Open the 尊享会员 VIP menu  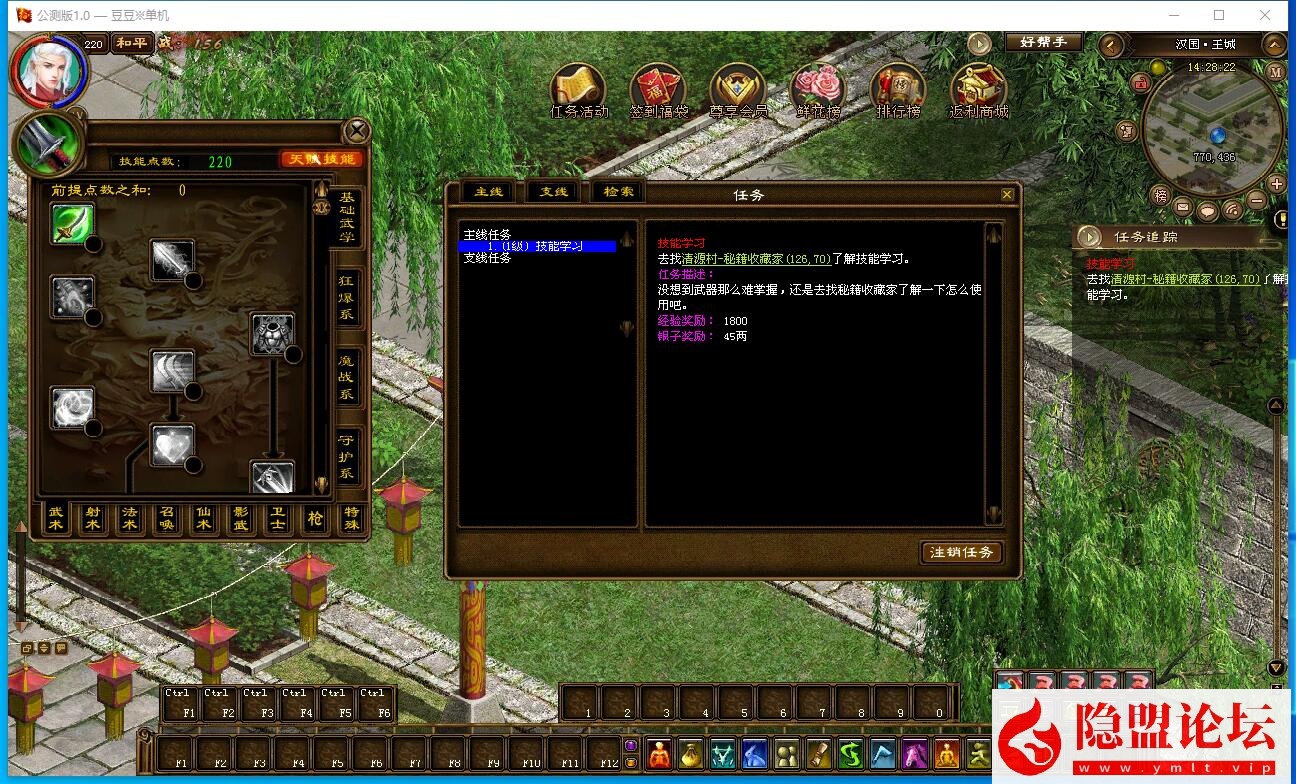click(737, 90)
